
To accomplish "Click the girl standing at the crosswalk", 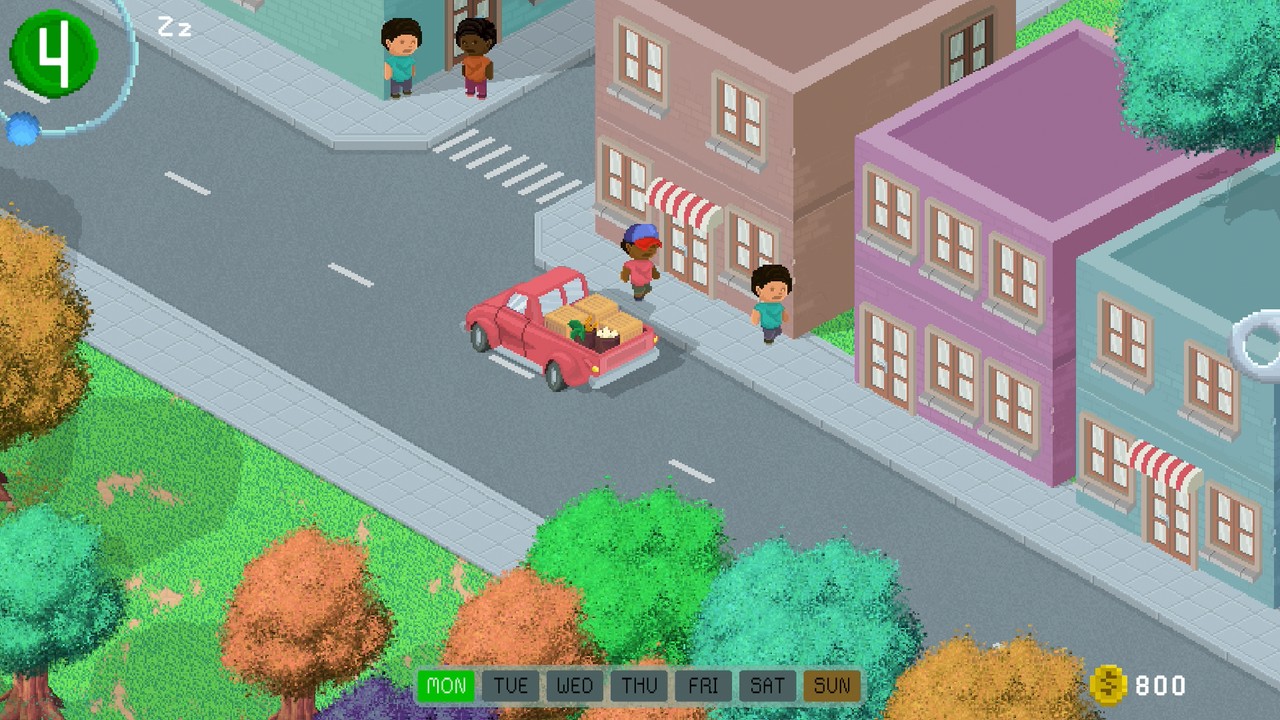I will (474, 58).
